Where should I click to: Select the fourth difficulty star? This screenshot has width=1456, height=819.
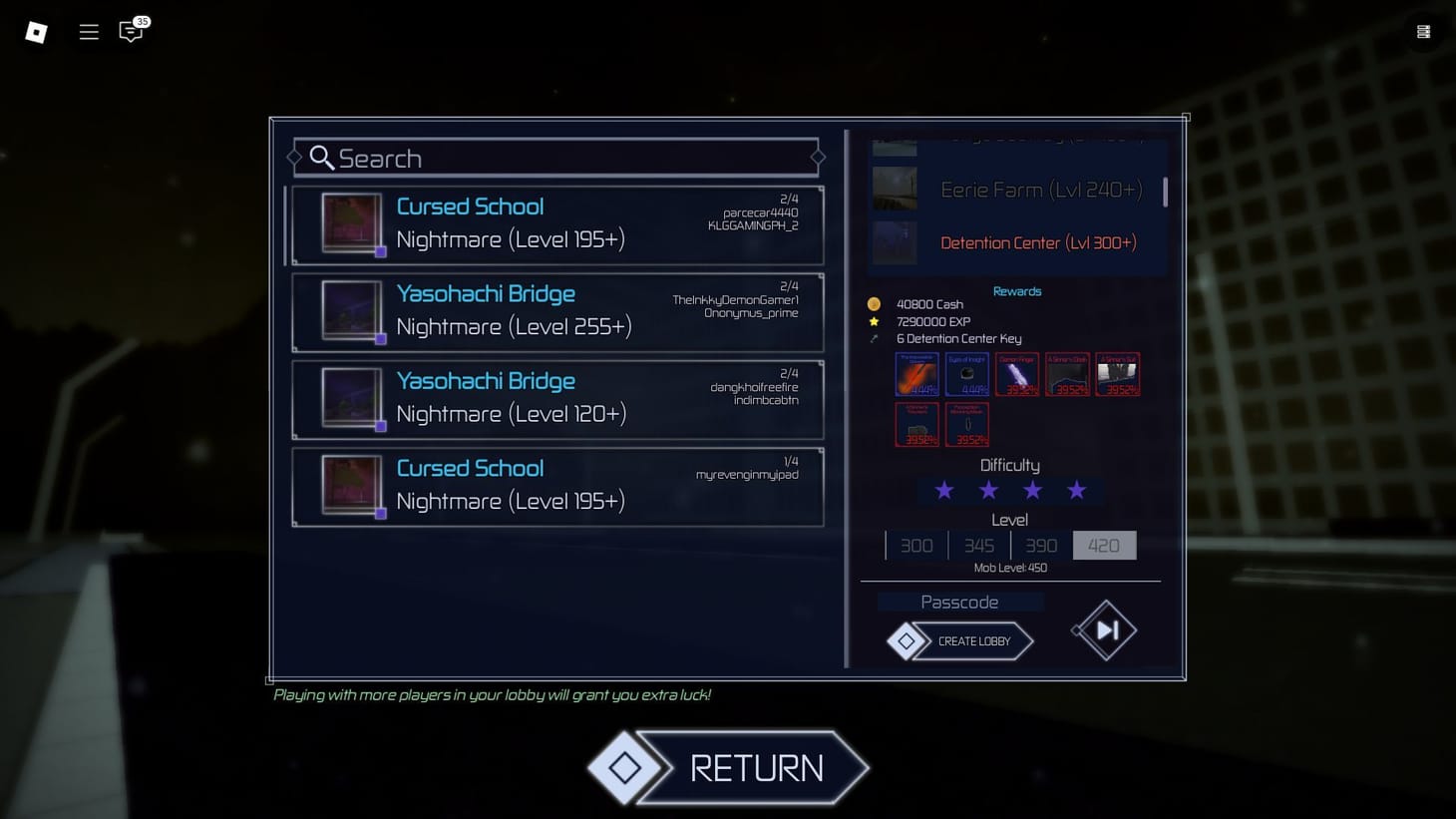1076,490
